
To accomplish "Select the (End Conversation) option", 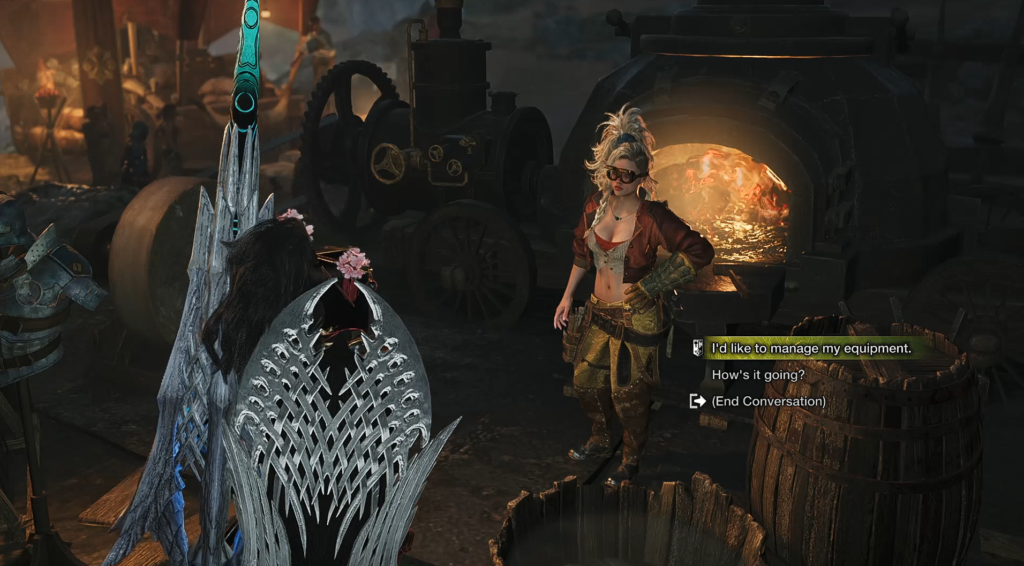I will pos(768,401).
